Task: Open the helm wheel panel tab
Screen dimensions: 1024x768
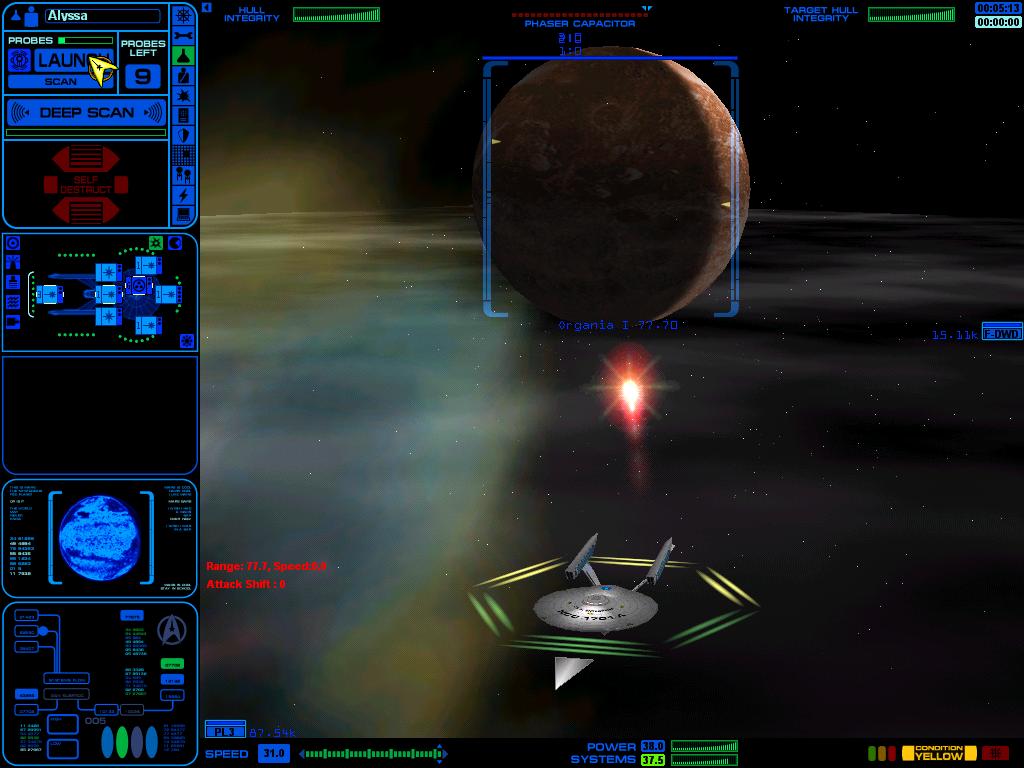Action: tap(183, 15)
